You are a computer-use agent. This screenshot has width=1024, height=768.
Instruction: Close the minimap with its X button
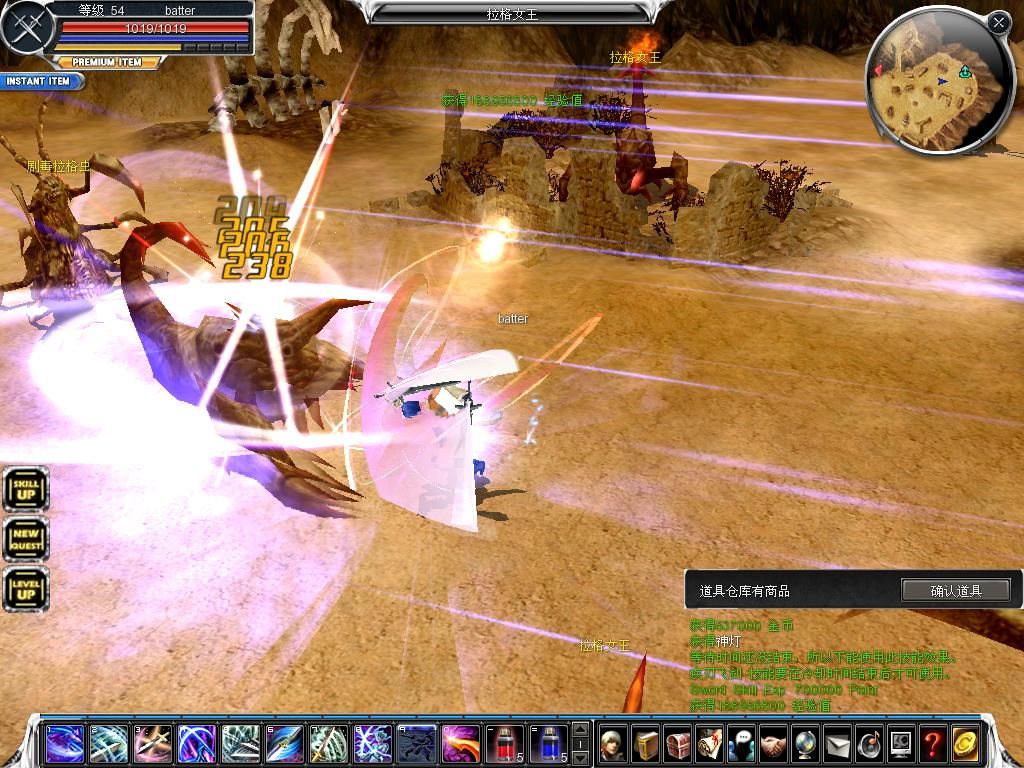pos(998,22)
